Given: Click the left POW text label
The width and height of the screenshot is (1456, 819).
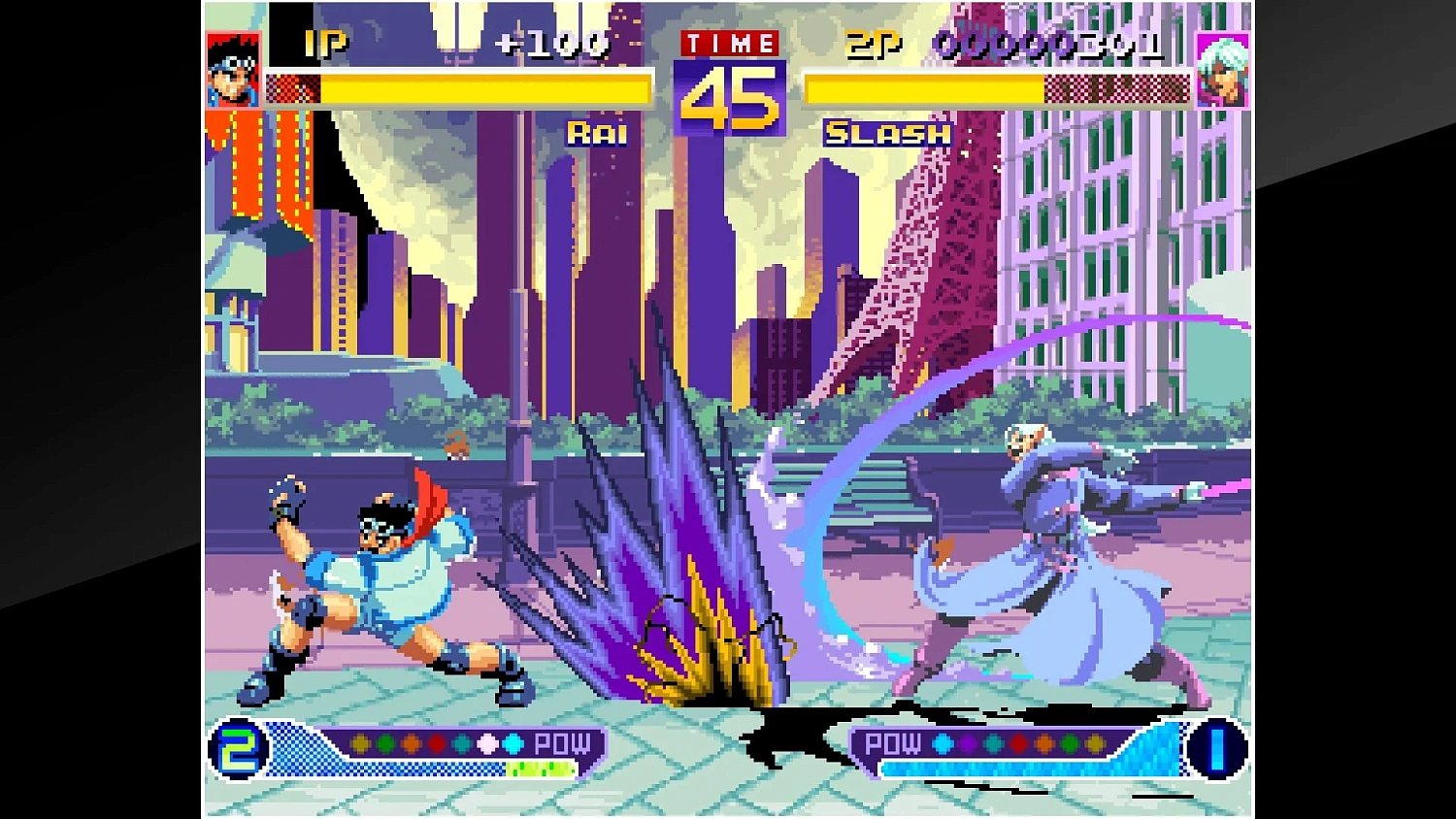Looking at the screenshot, I should click(x=561, y=744).
